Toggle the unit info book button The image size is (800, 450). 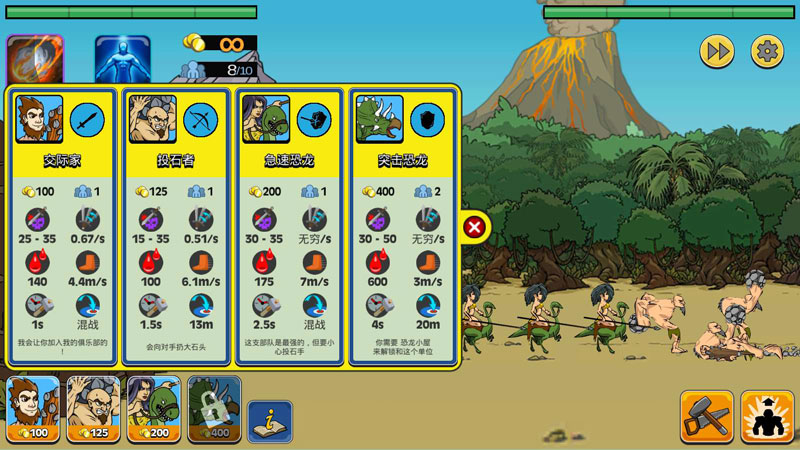coord(270,421)
